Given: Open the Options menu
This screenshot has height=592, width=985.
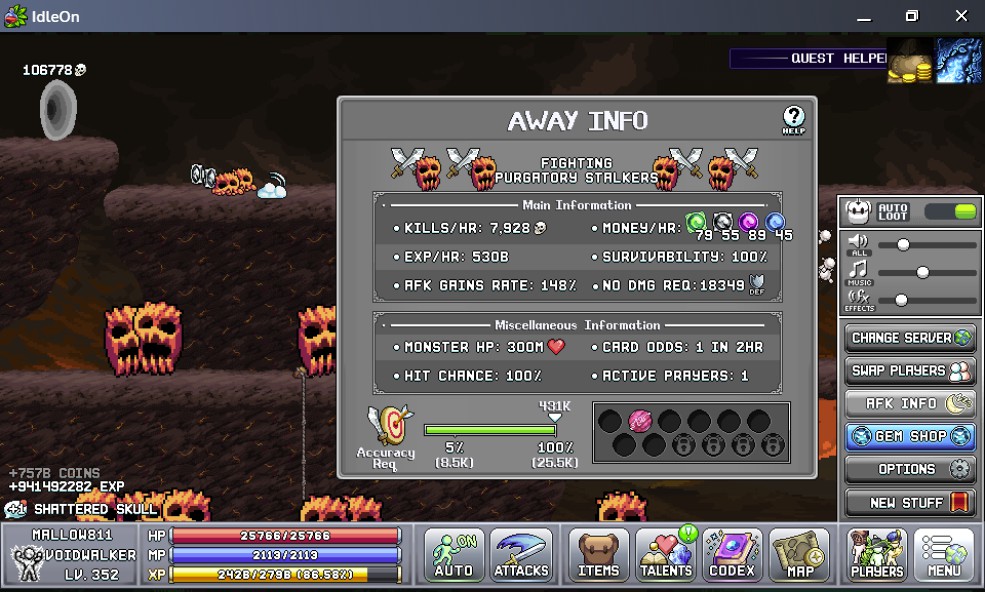Looking at the screenshot, I should tap(910, 469).
